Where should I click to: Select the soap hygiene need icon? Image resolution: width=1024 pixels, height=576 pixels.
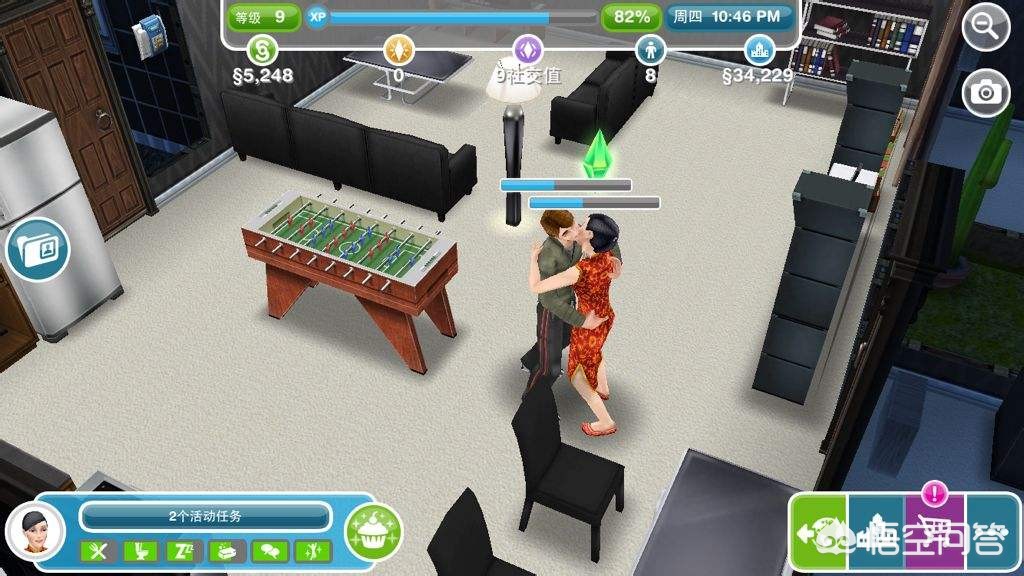[x=227, y=550]
